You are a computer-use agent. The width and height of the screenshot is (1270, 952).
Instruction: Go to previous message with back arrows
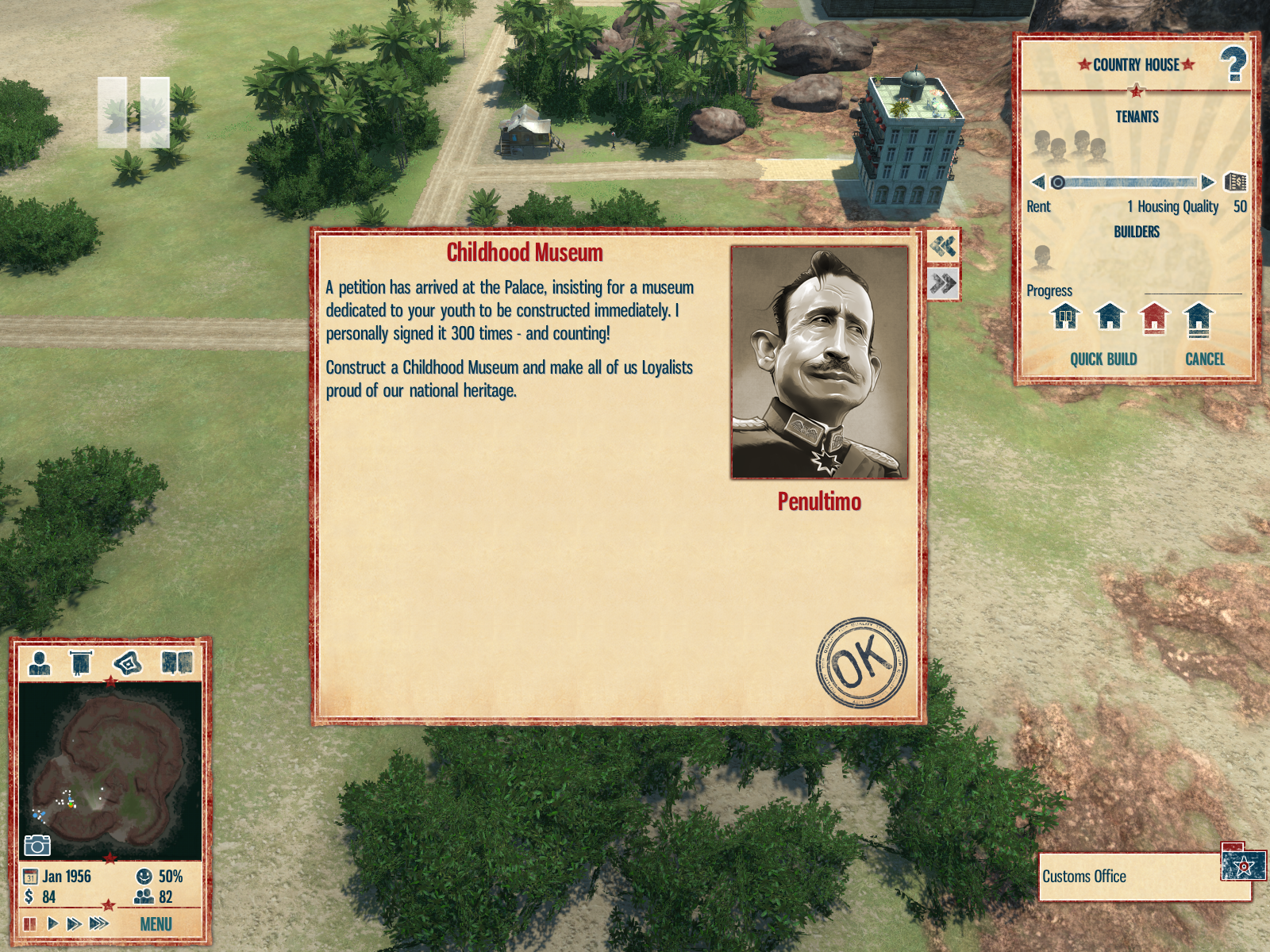(943, 246)
